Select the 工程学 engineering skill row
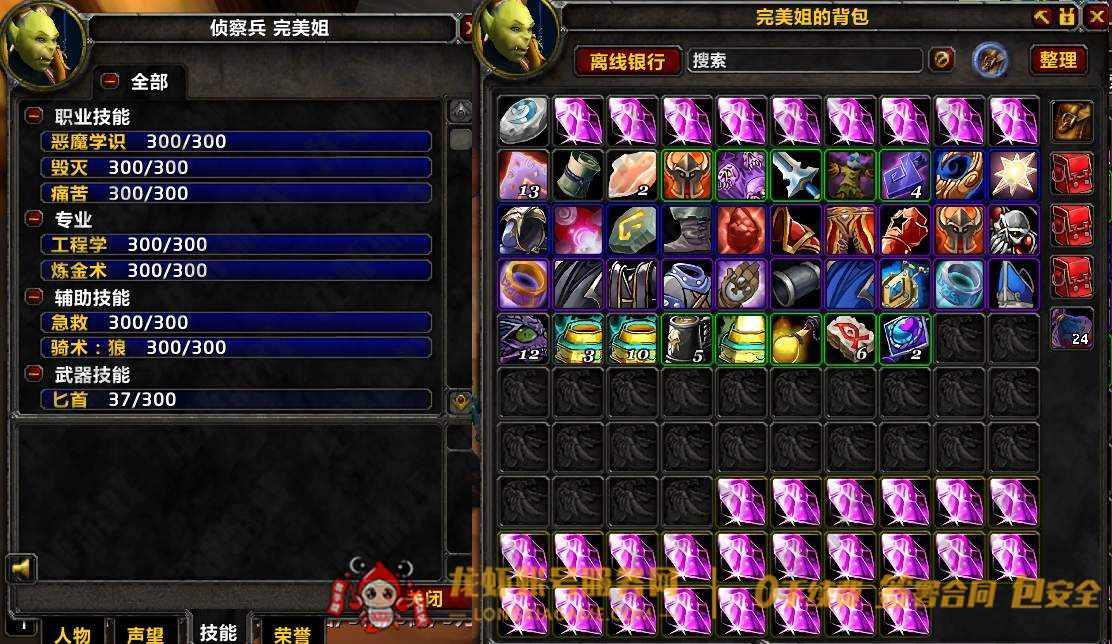This screenshot has height=644, width=1112. point(236,244)
